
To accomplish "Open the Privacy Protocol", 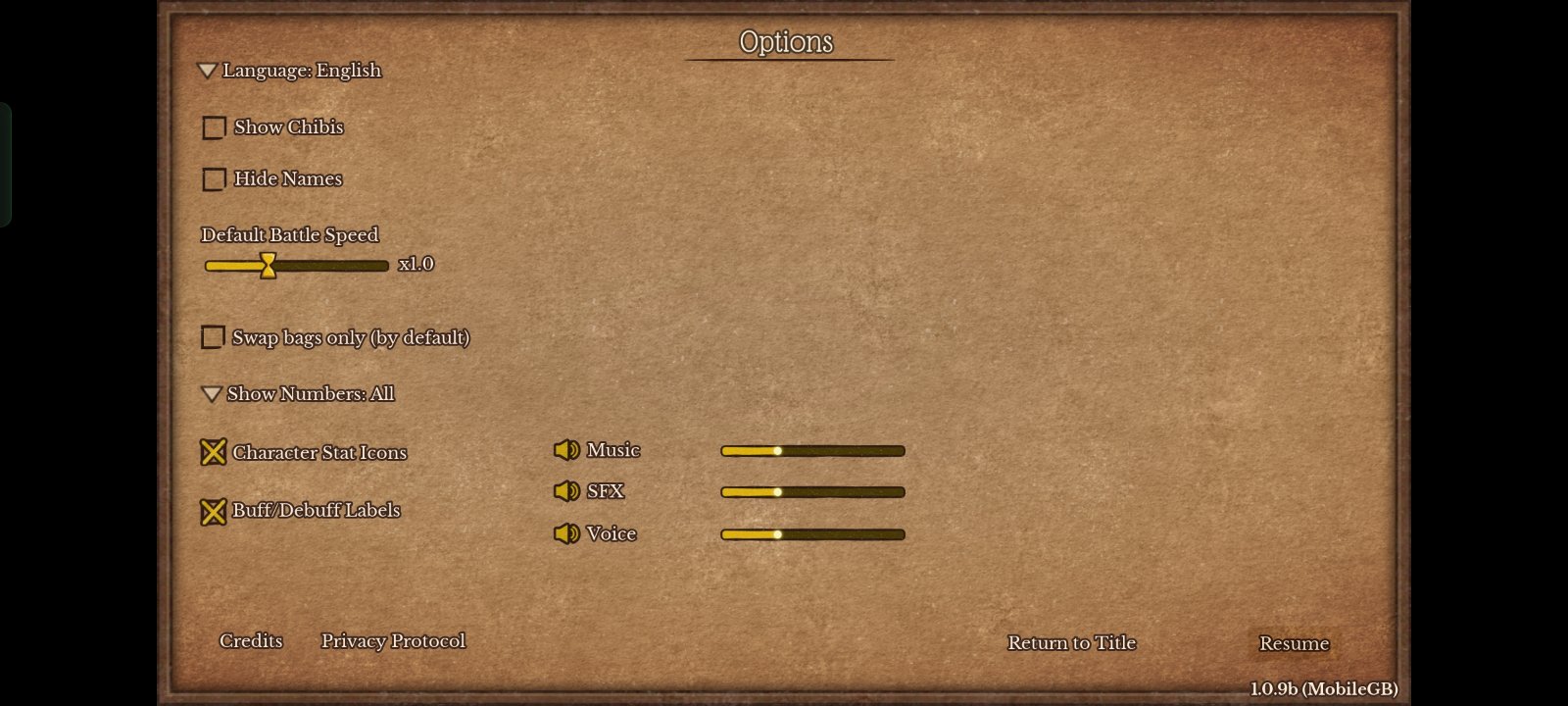I will coord(393,640).
